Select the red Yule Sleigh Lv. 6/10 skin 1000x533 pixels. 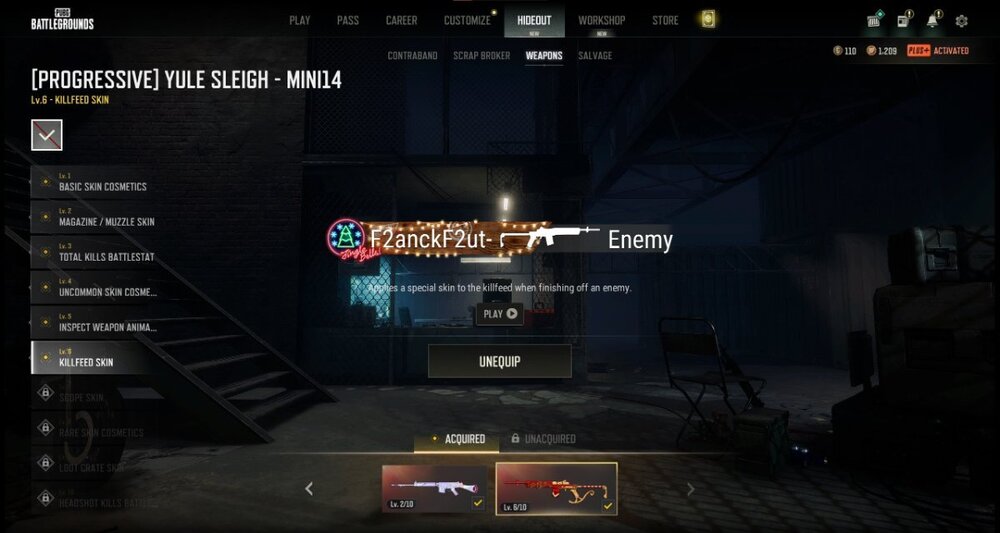click(x=556, y=488)
